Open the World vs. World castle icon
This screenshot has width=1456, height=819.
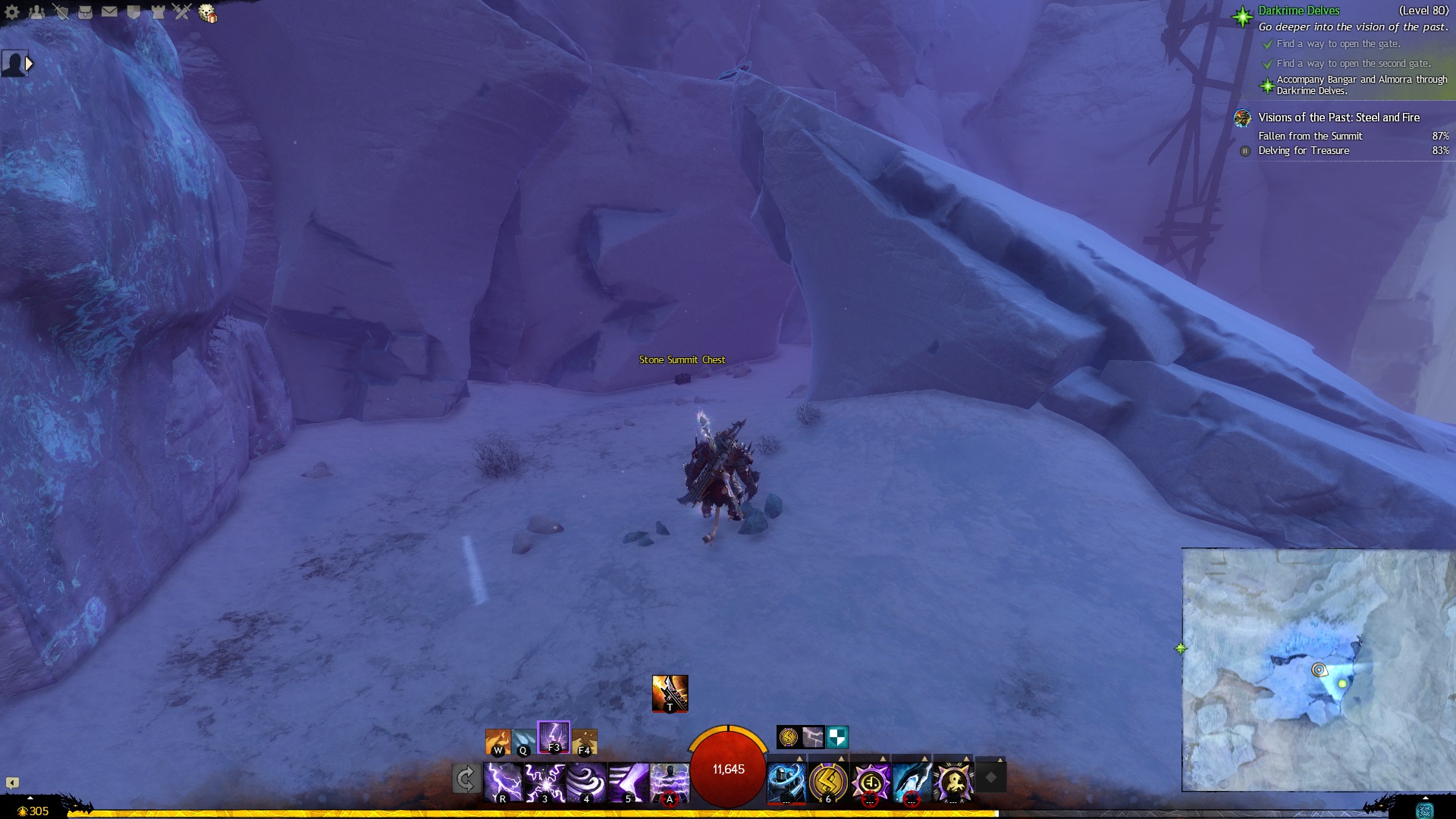(x=158, y=11)
